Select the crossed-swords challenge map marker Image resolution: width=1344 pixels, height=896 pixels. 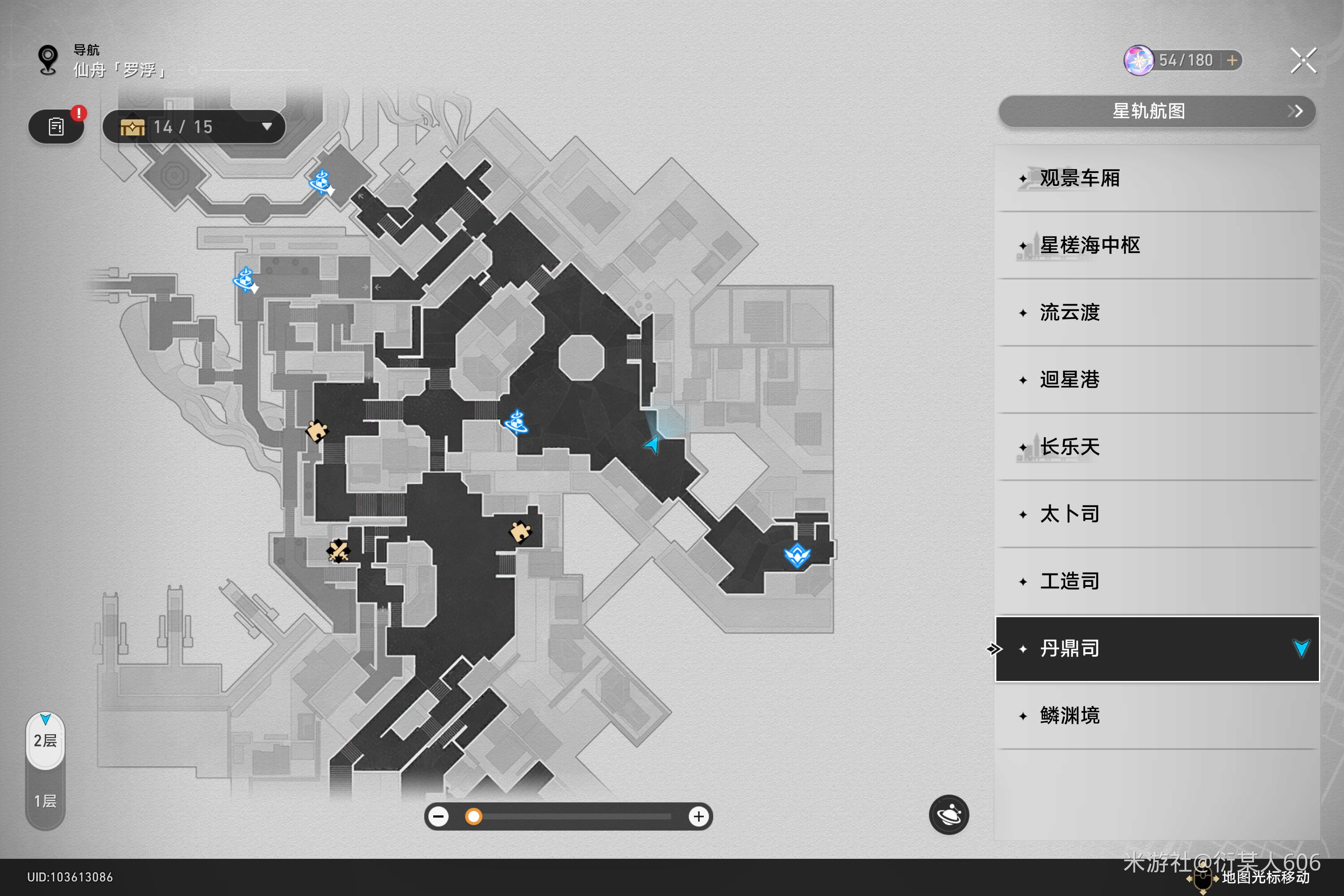tap(338, 551)
